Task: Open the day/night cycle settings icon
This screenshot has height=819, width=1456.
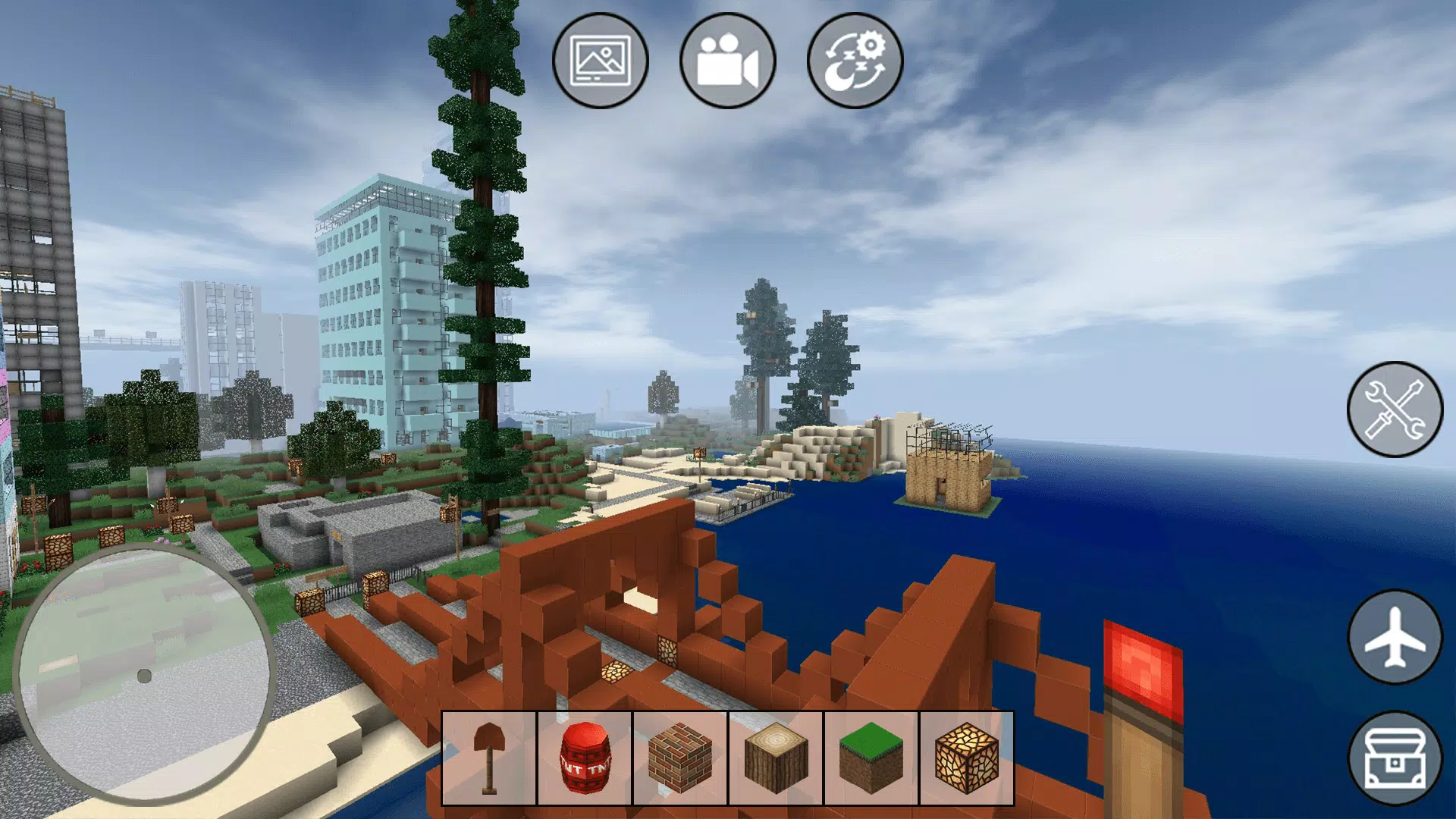Action: click(852, 64)
